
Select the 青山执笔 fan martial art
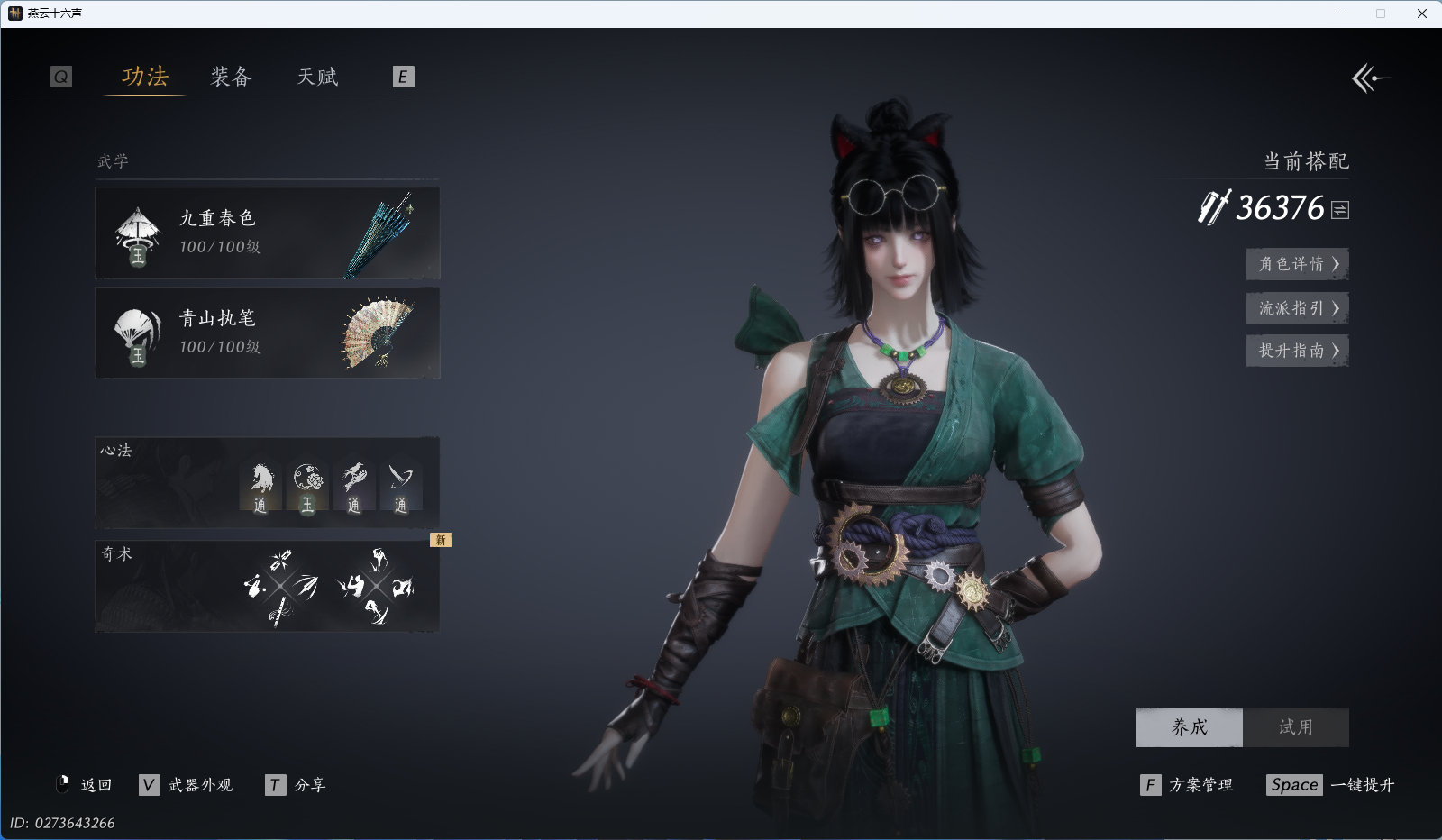coord(267,333)
